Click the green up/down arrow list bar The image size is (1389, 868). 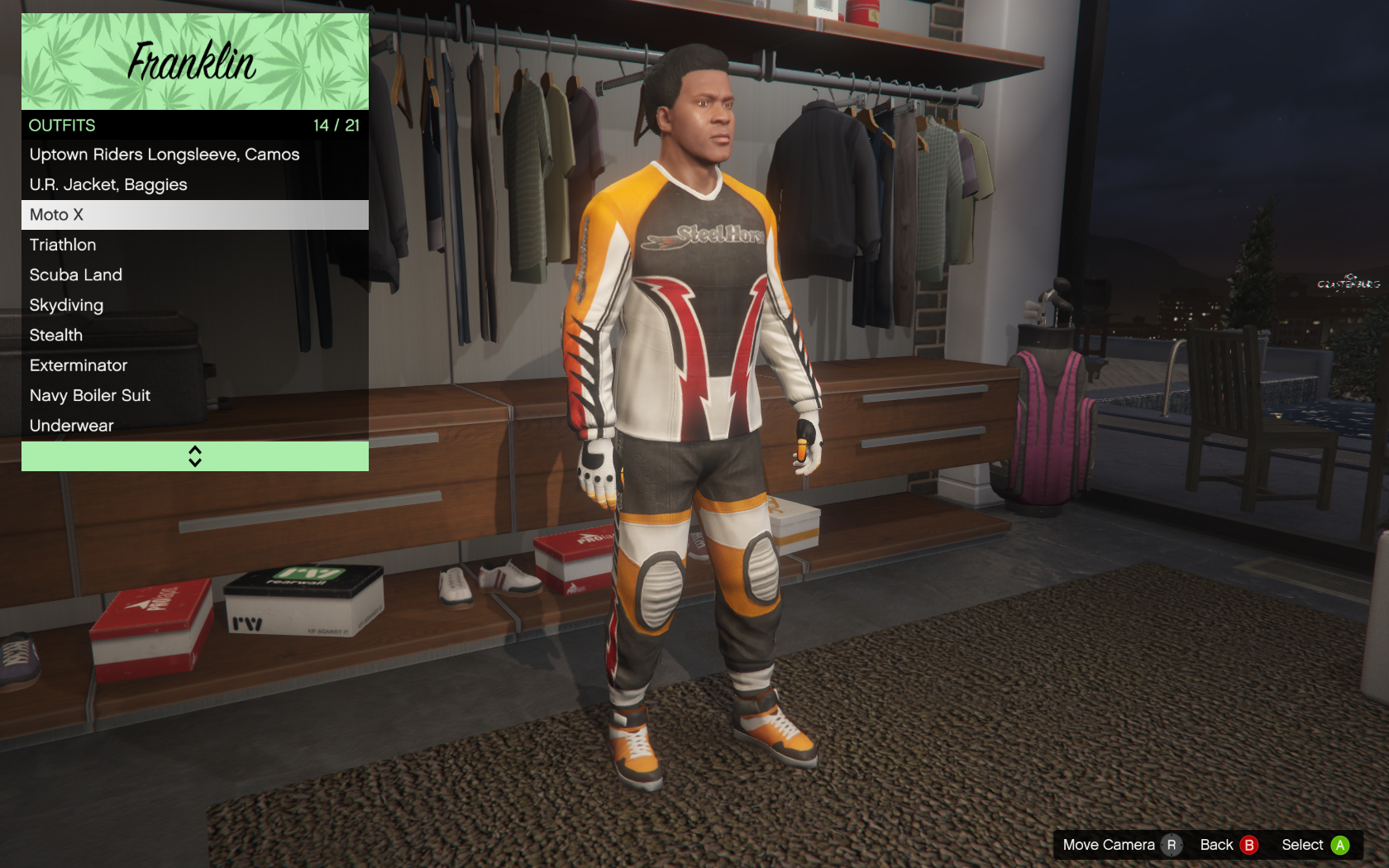pyautogui.click(x=194, y=456)
